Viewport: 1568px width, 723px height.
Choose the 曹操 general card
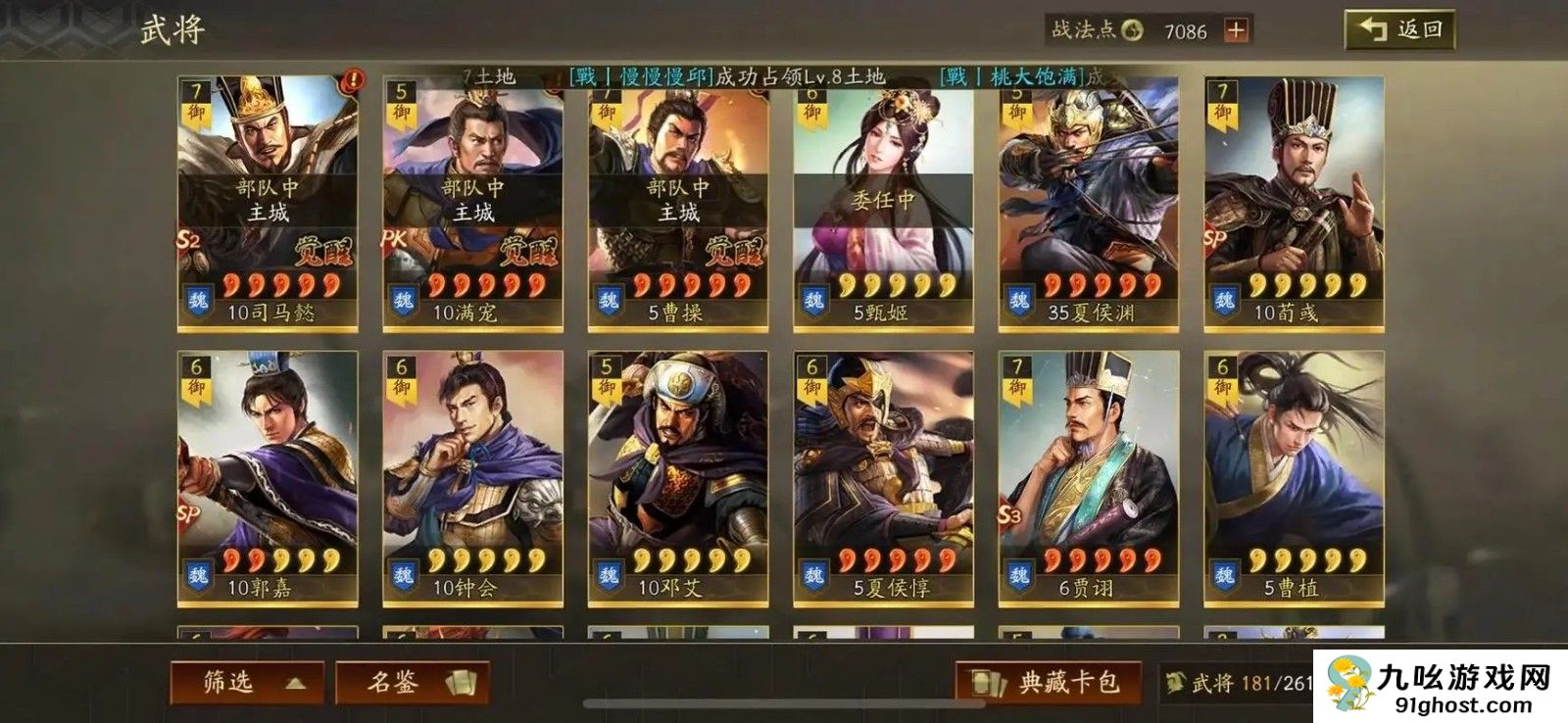[678, 204]
